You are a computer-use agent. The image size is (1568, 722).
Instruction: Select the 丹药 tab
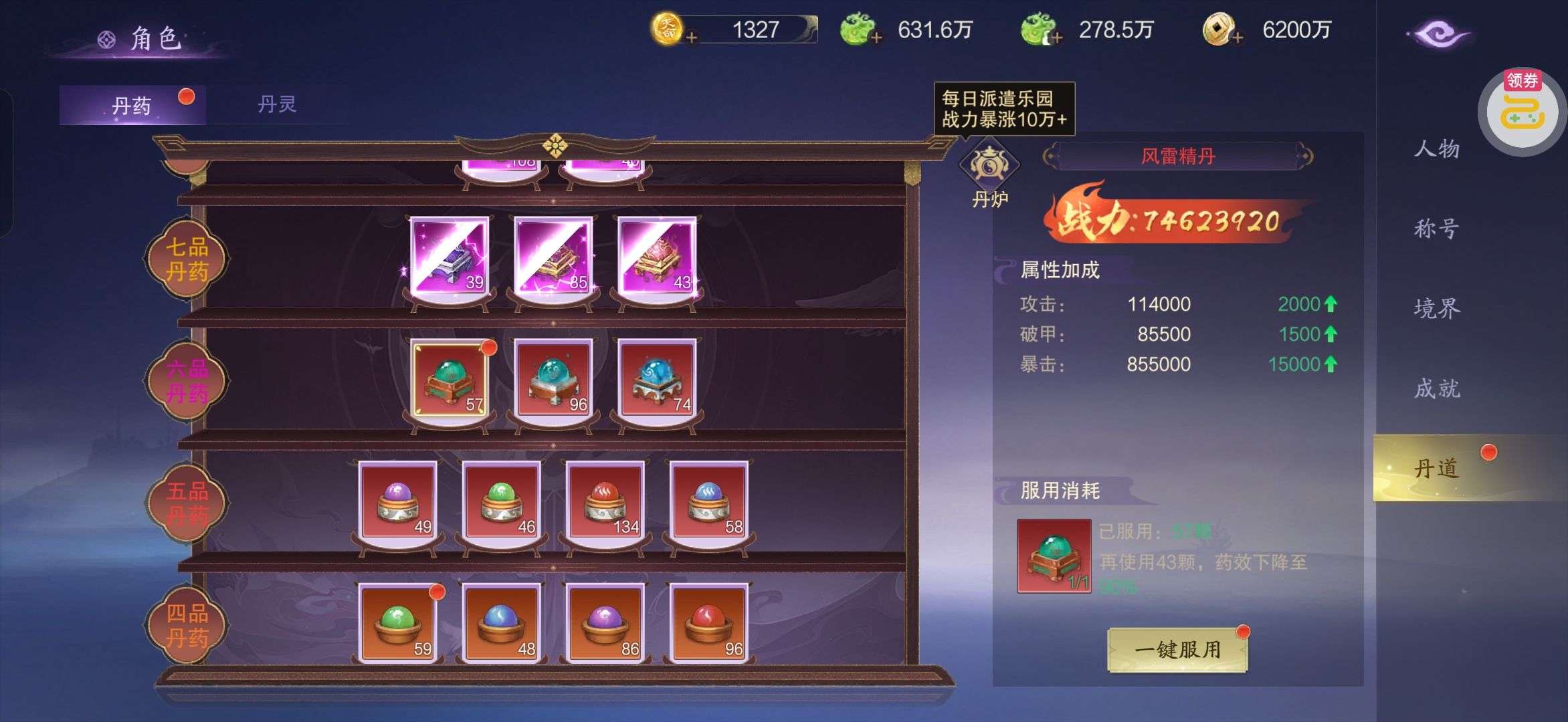point(132,106)
